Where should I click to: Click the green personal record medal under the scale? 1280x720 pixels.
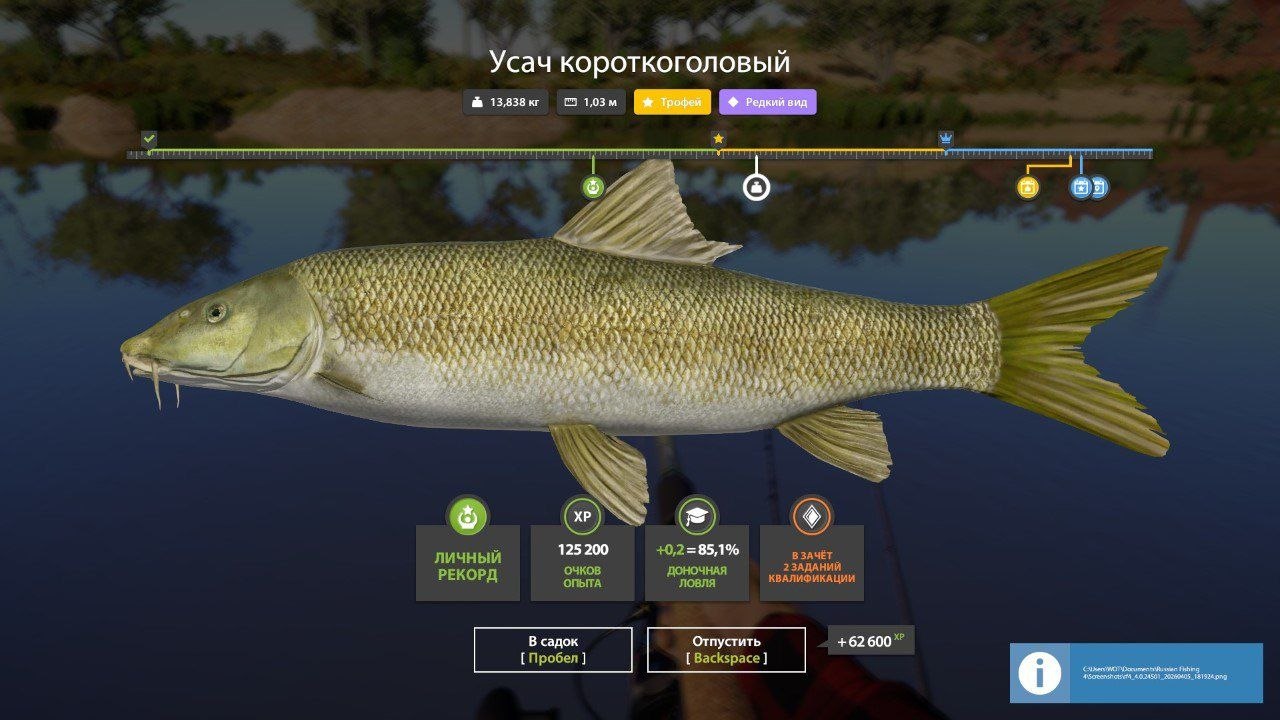[x=593, y=185]
